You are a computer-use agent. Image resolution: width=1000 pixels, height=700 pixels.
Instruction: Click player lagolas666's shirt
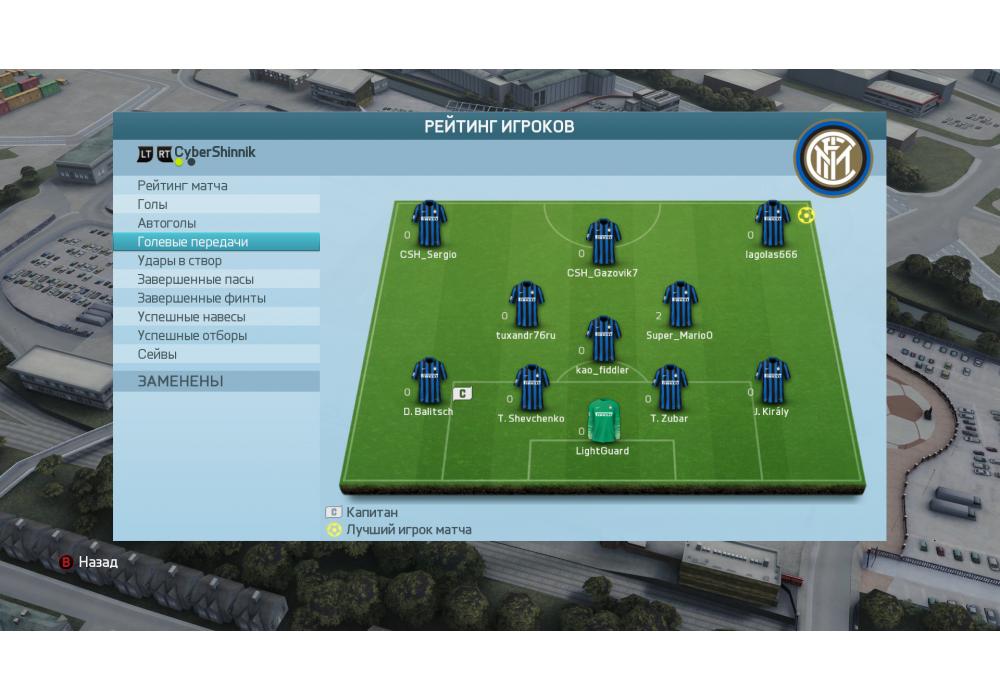pos(772,224)
